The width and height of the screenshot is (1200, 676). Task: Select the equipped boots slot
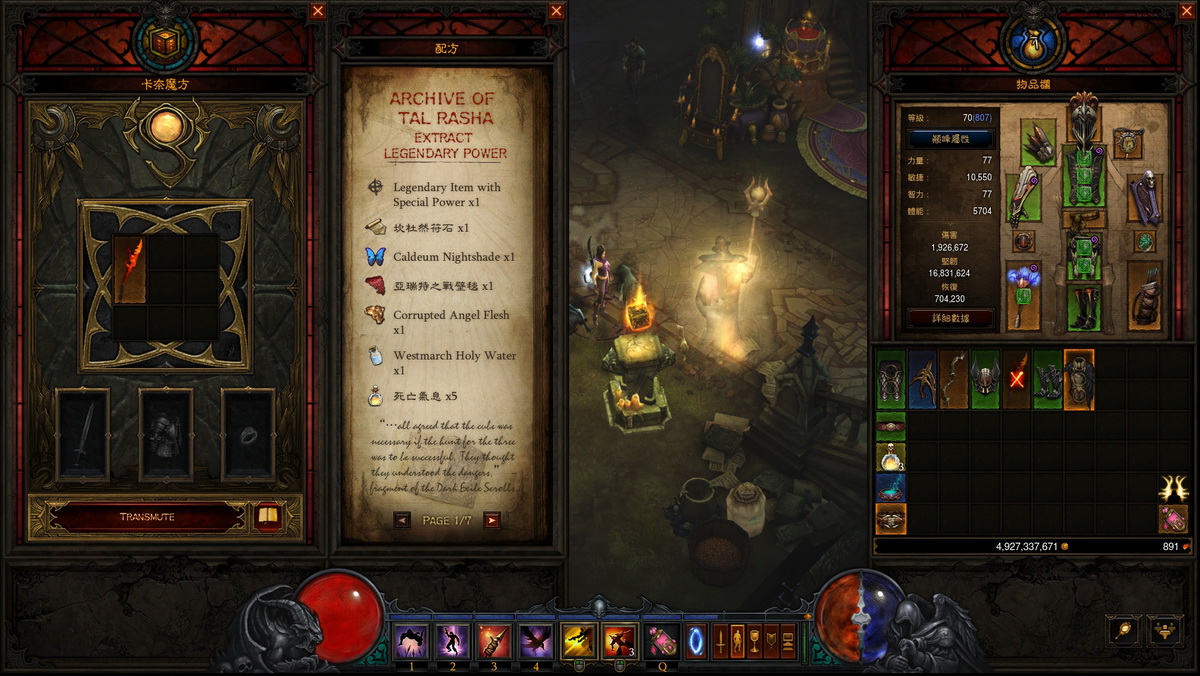(x=1083, y=308)
